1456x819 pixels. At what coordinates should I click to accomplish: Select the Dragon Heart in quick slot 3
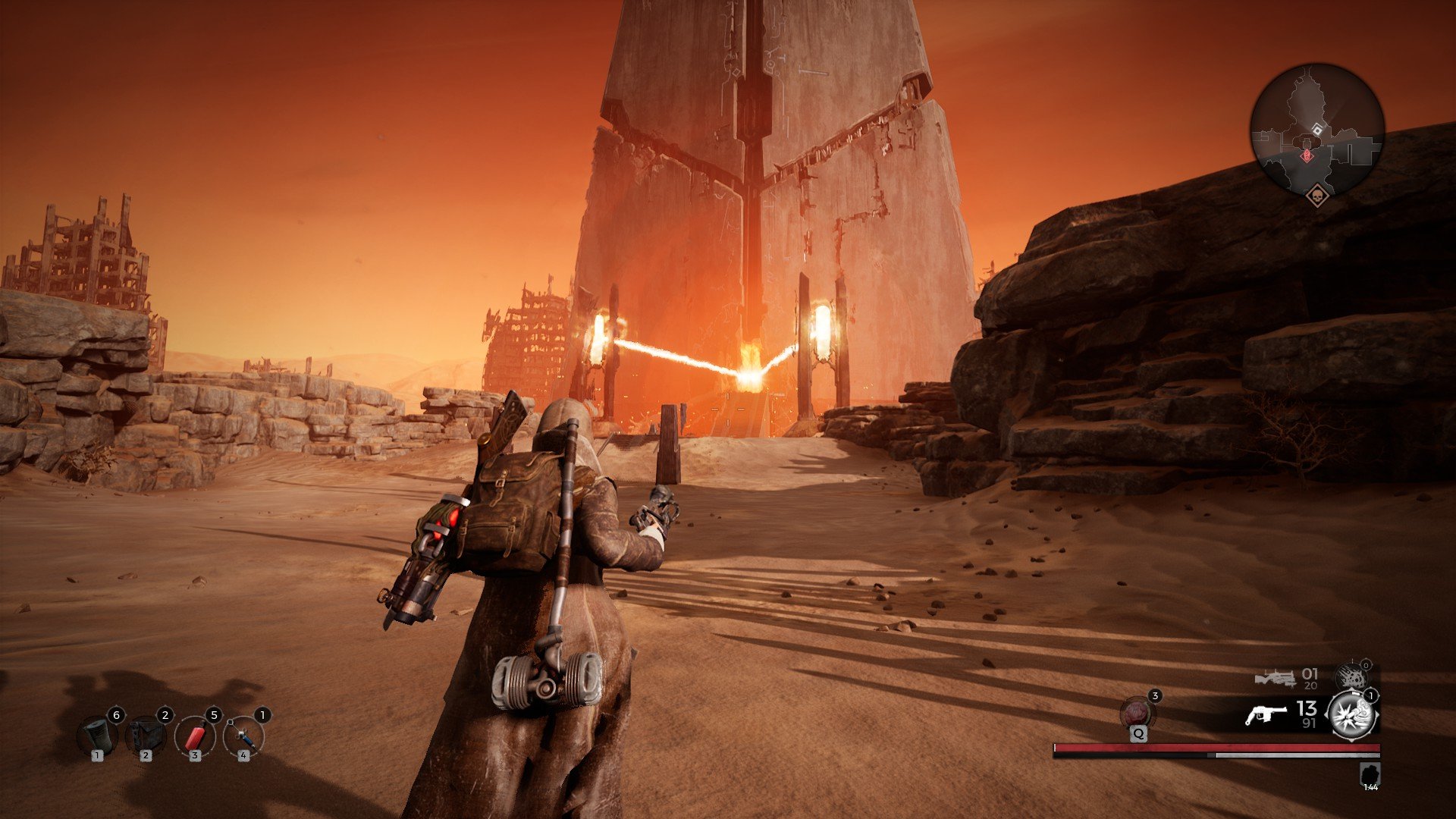(196, 738)
